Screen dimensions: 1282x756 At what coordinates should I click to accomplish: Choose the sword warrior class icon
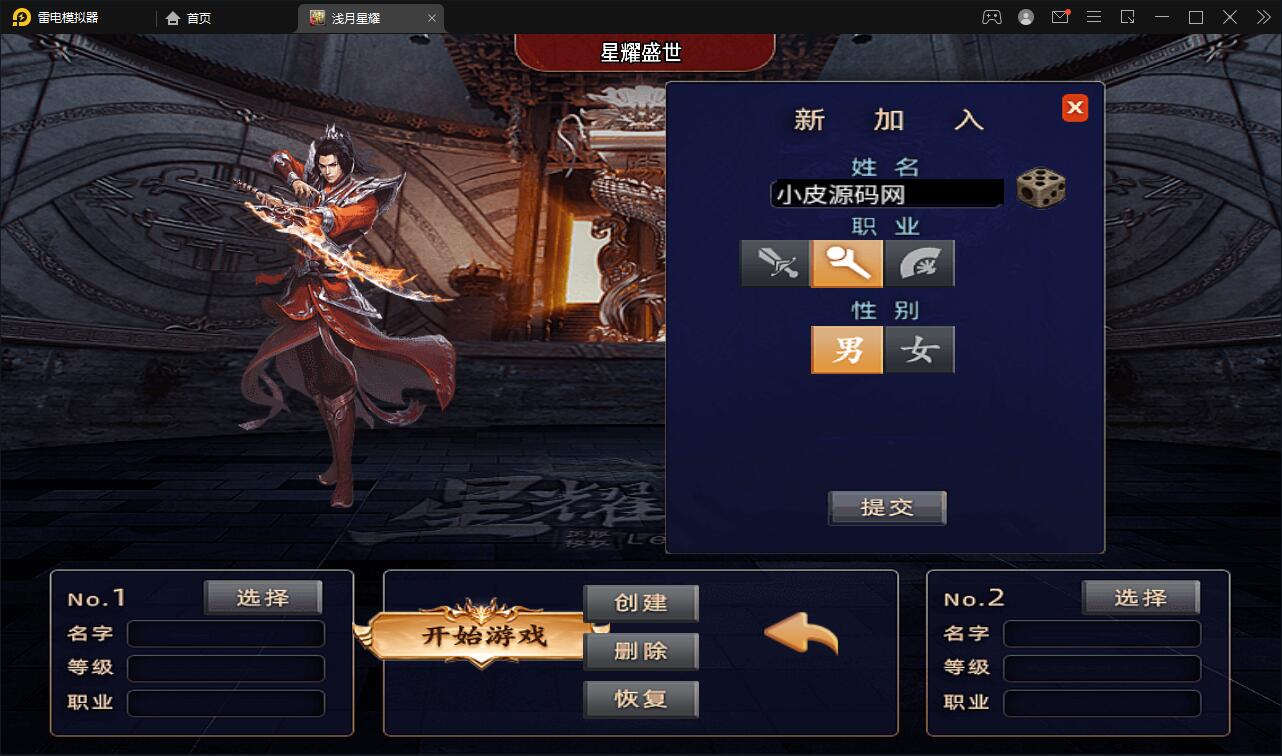click(x=775, y=264)
